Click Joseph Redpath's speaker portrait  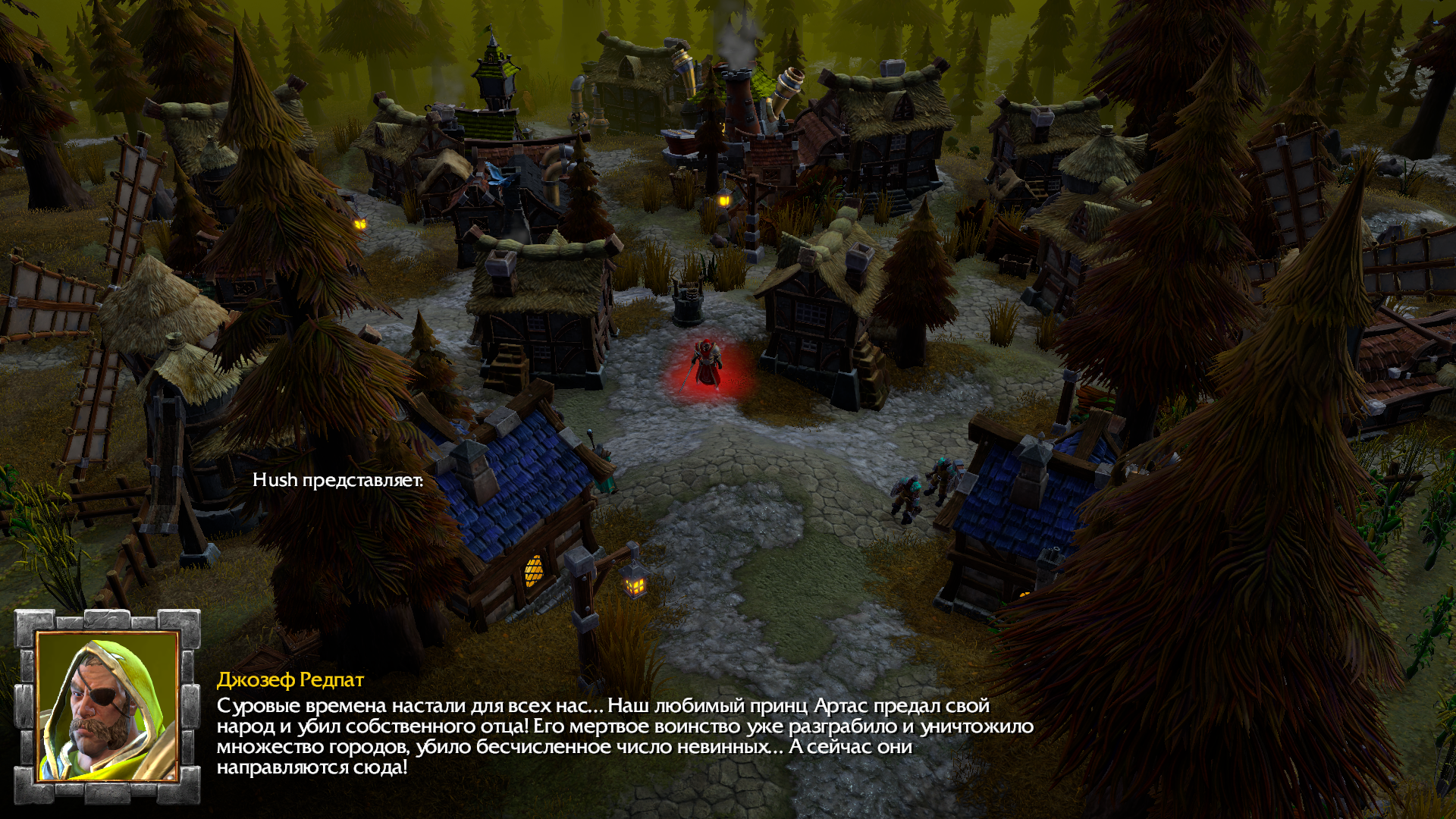(x=107, y=706)
